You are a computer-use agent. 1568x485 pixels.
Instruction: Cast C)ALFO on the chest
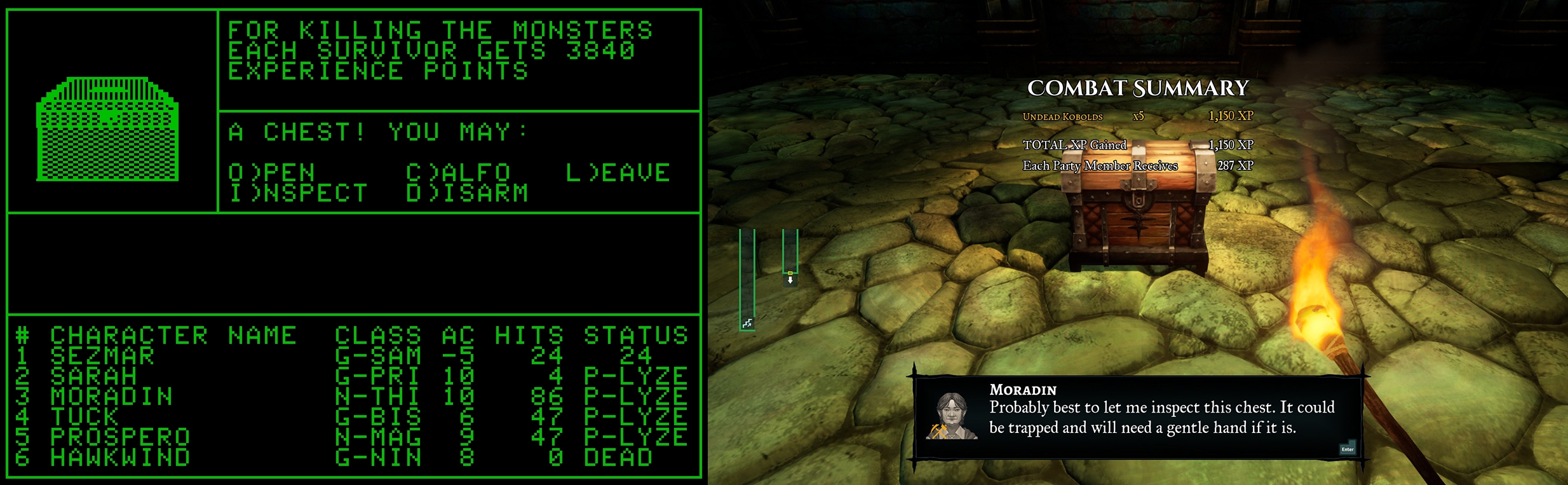point(458,173)
